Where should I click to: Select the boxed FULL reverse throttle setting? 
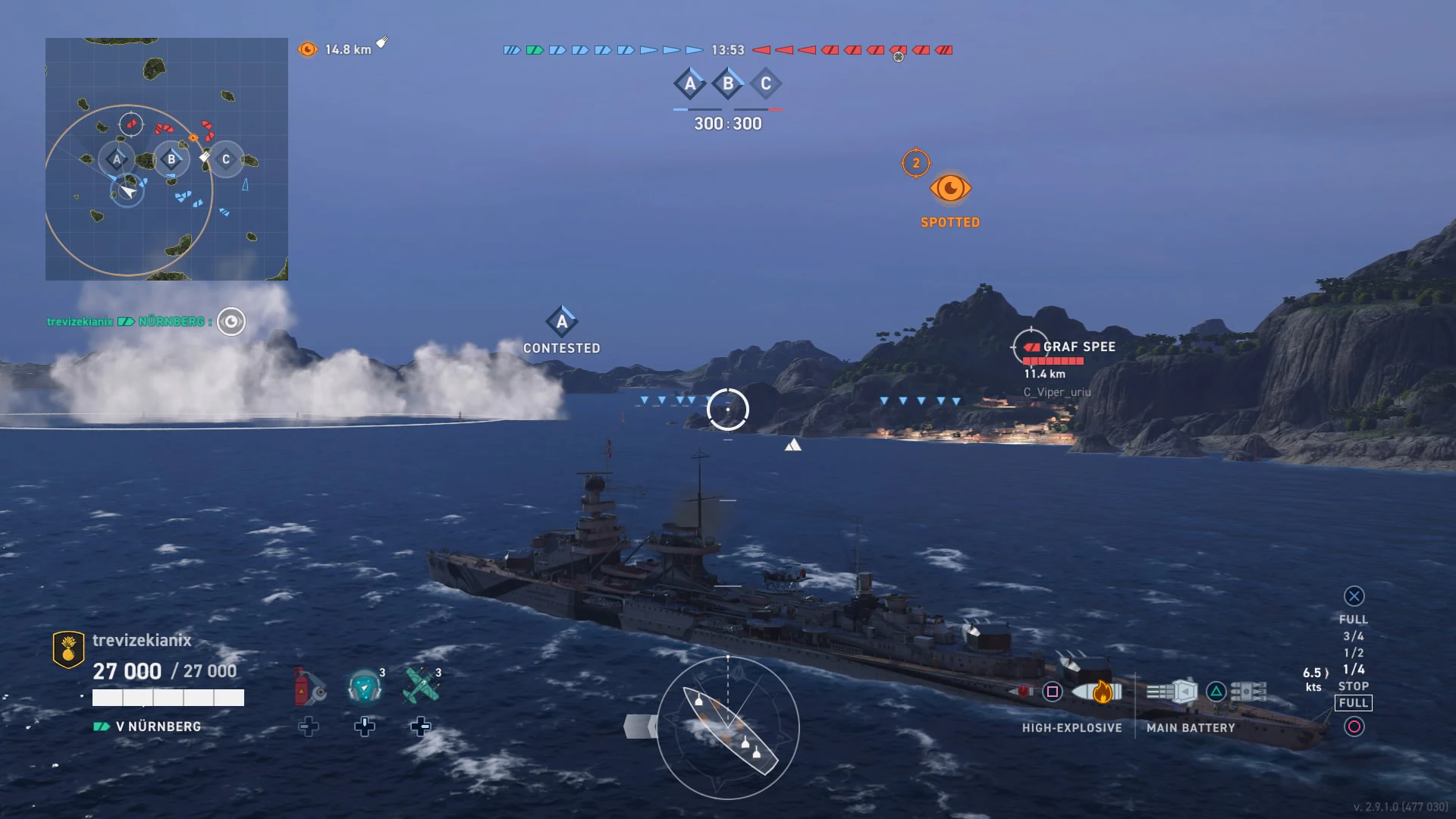[x=1354, y=703]
